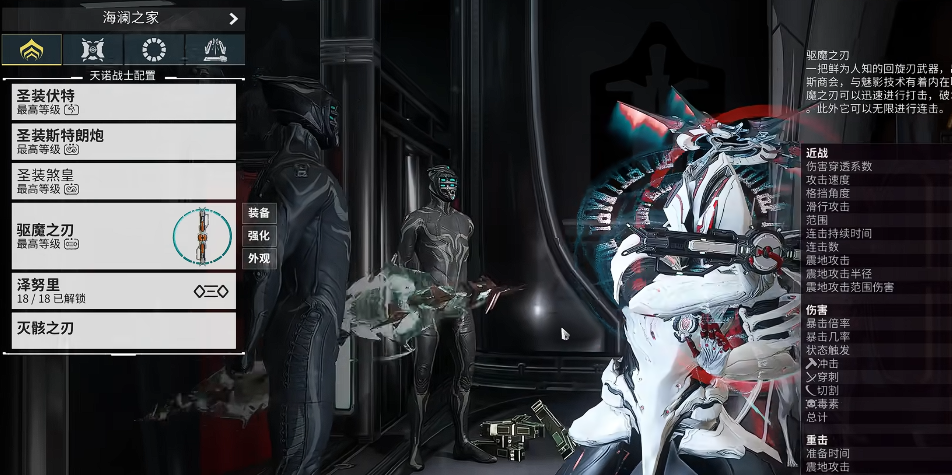The width and height of the screenshot is (952, 475).
Task: Select the ring-shaped icon tab
Action: pyautogui.click(x=154, y=49)
